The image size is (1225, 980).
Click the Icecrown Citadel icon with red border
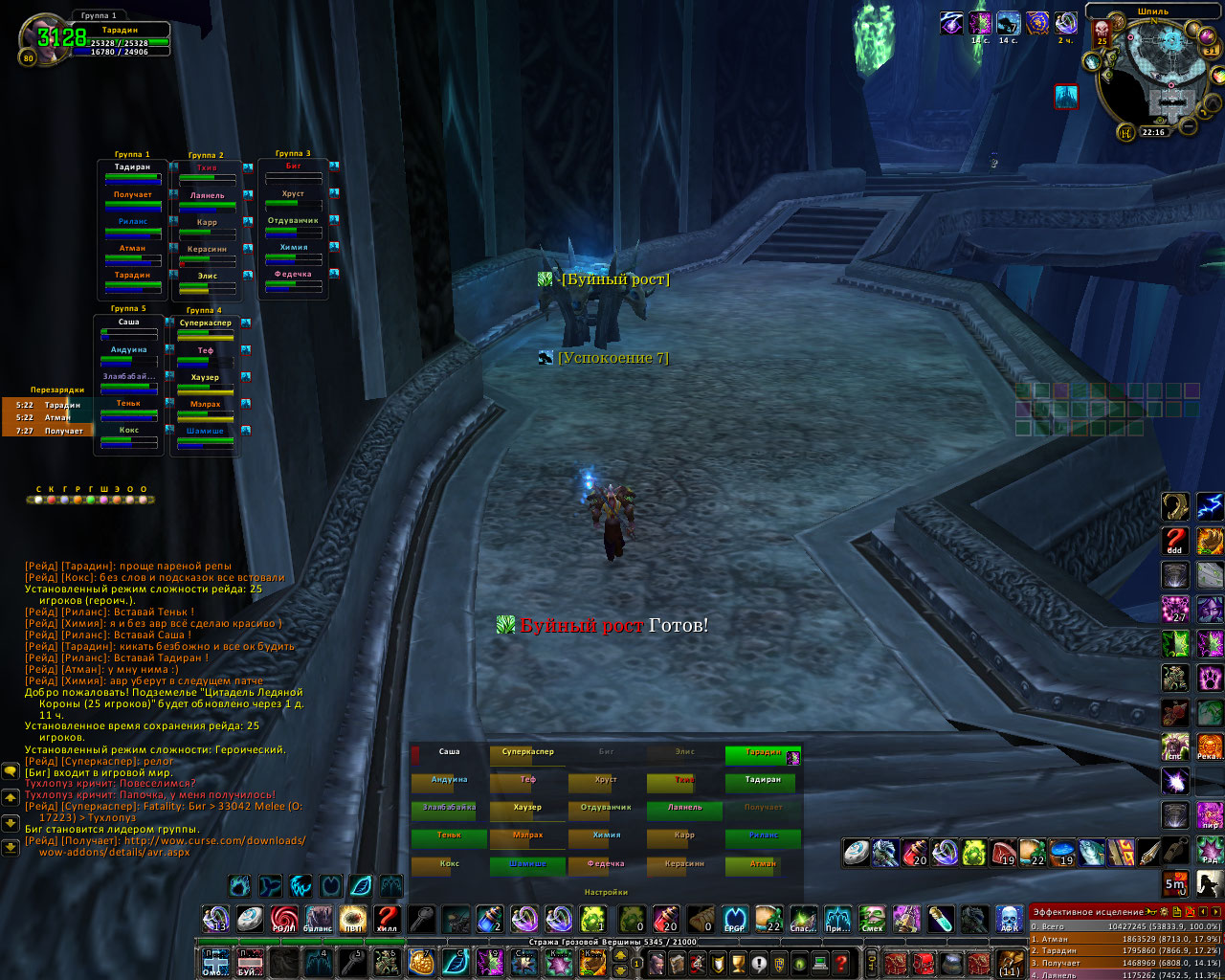(1066, 97)
